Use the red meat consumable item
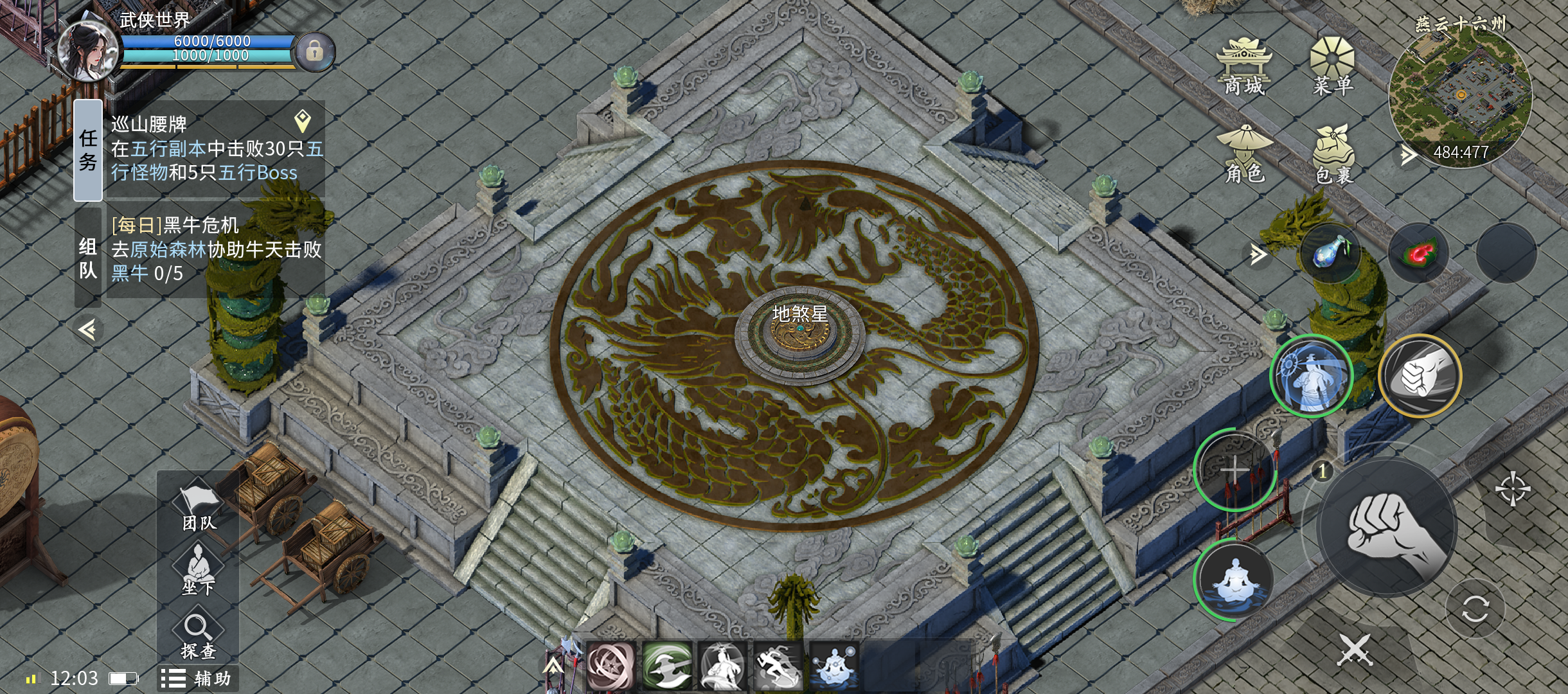The height and width of the screenshot is (694, 1568). pyautogui.click(x=1418, y=253)
